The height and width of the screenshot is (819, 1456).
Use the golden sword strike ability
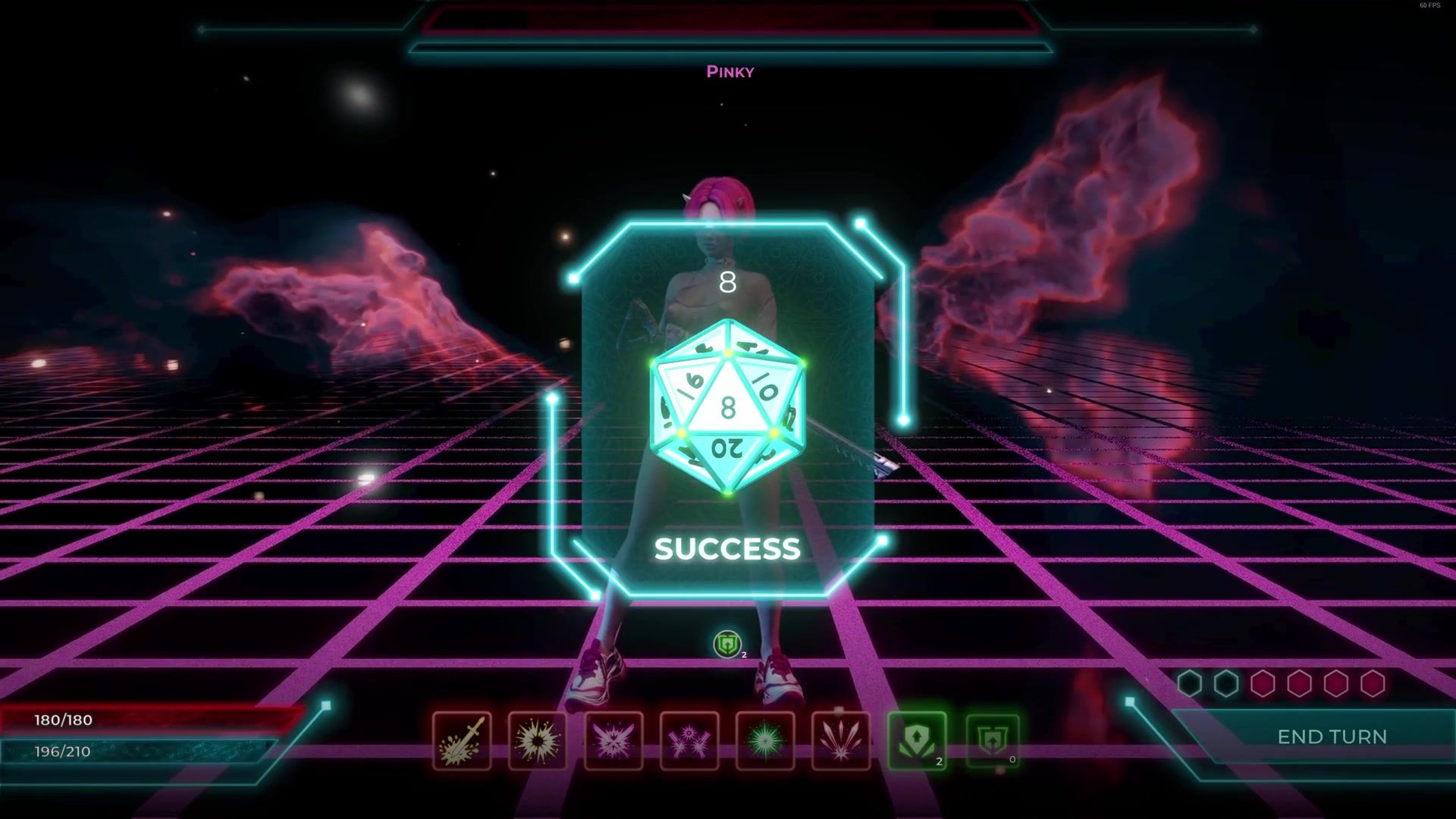(x=462, y=741)
